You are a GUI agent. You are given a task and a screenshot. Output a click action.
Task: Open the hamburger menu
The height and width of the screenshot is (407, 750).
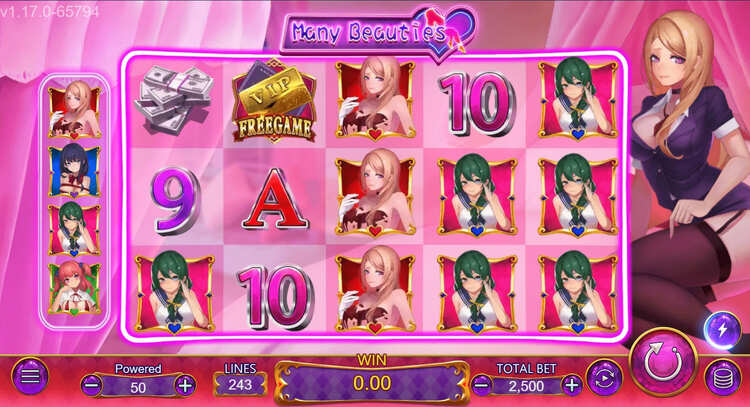(x=29, y=377)
